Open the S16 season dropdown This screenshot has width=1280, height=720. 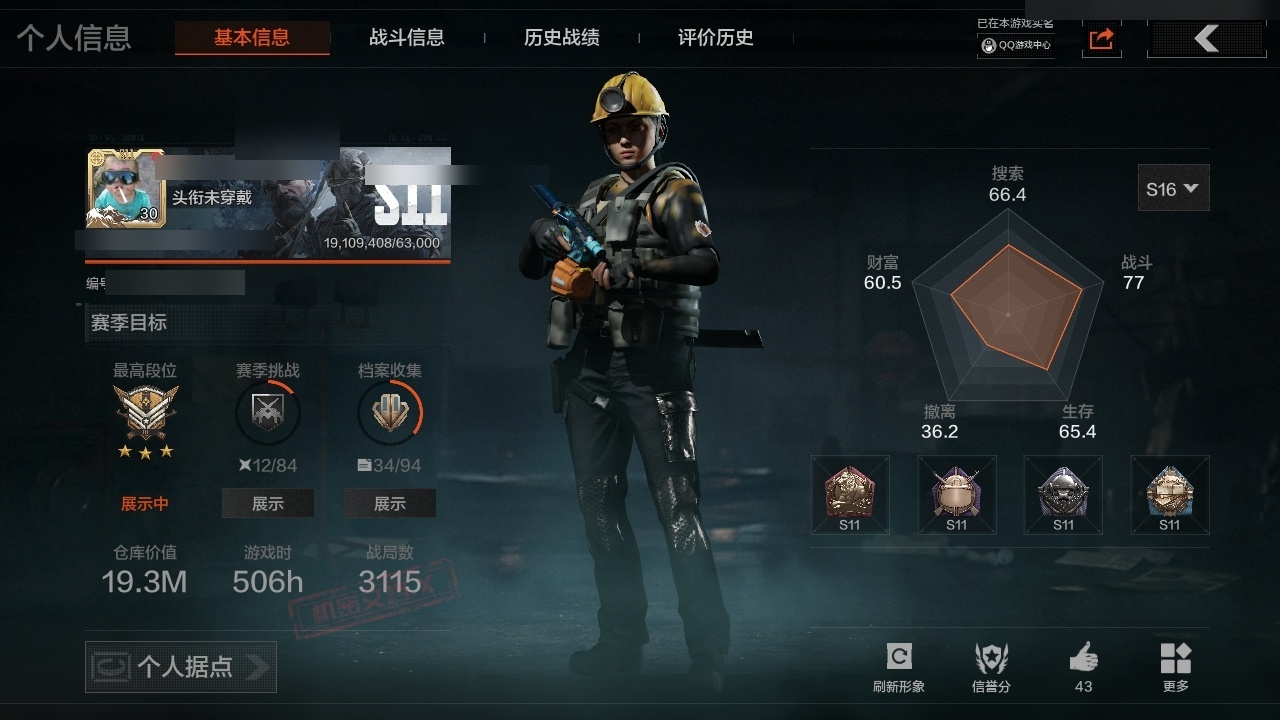[1173, 188]
